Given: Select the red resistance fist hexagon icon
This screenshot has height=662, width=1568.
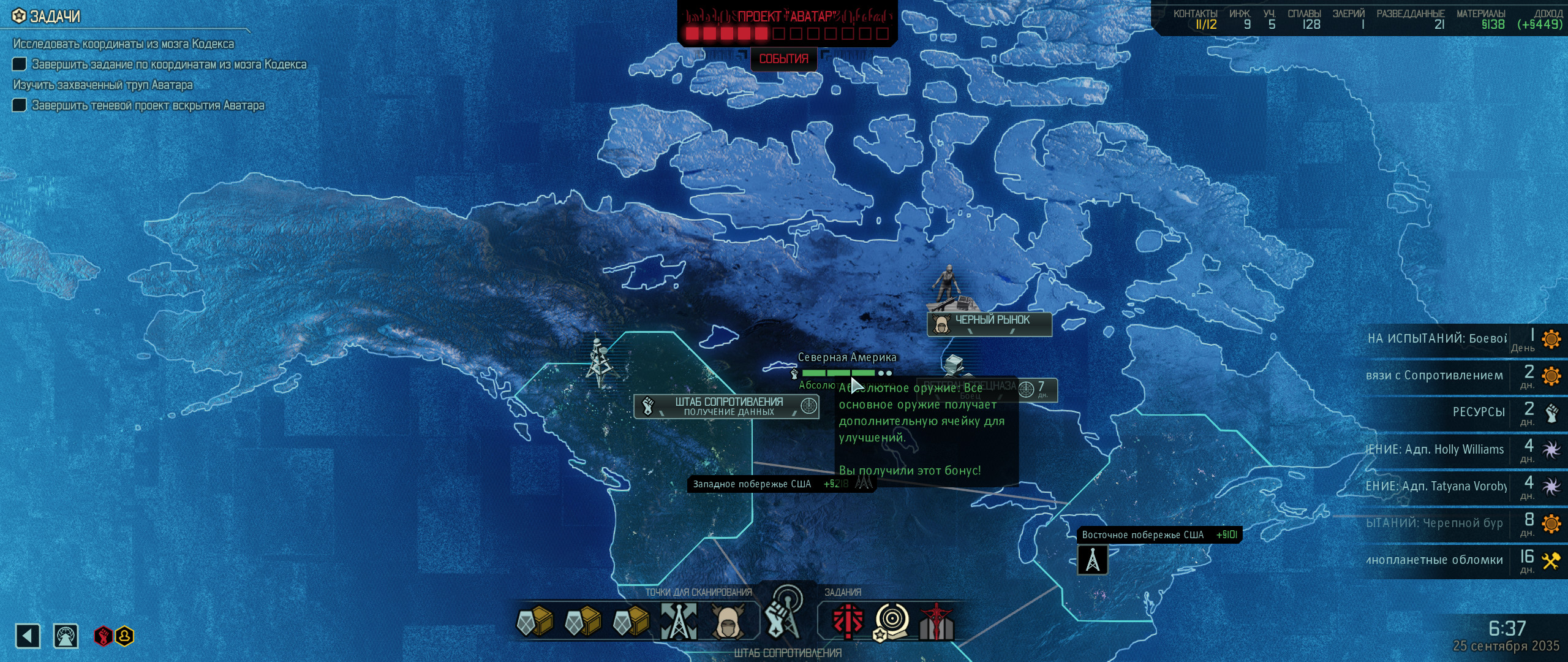Looking at the screenshot, I should pyautogui.click(x=103, y=636).
